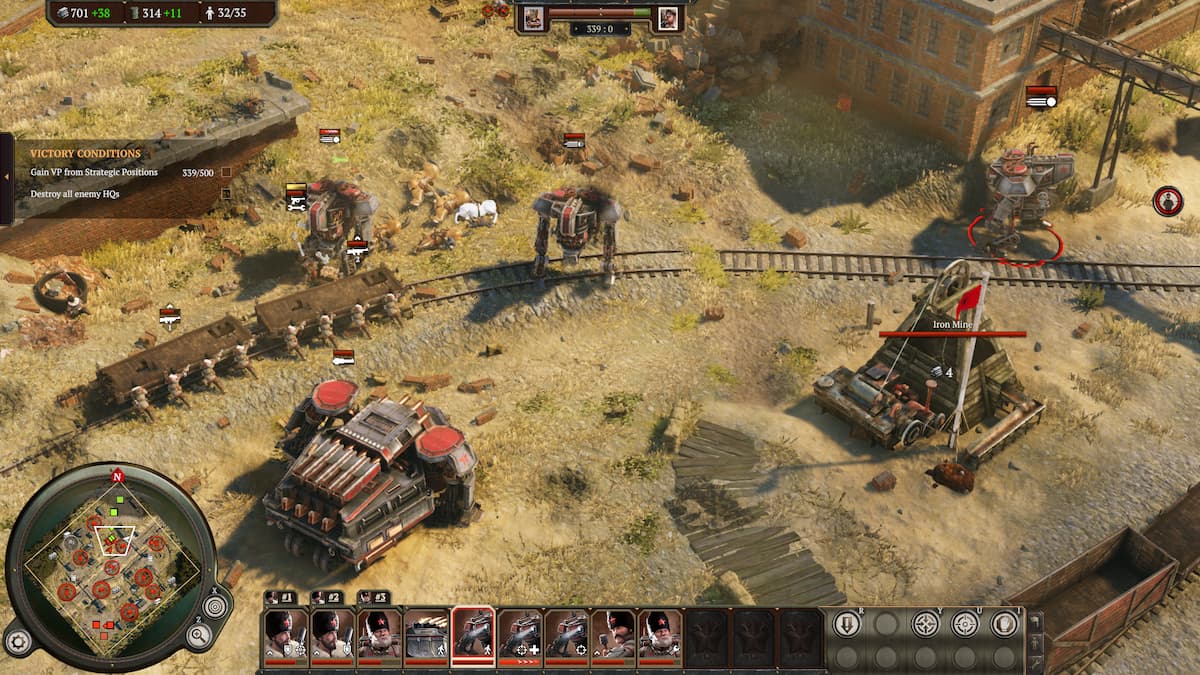Select the Iron Mine label
The height and width of the screenshot is (675, 1200).
tap(952, 325)
